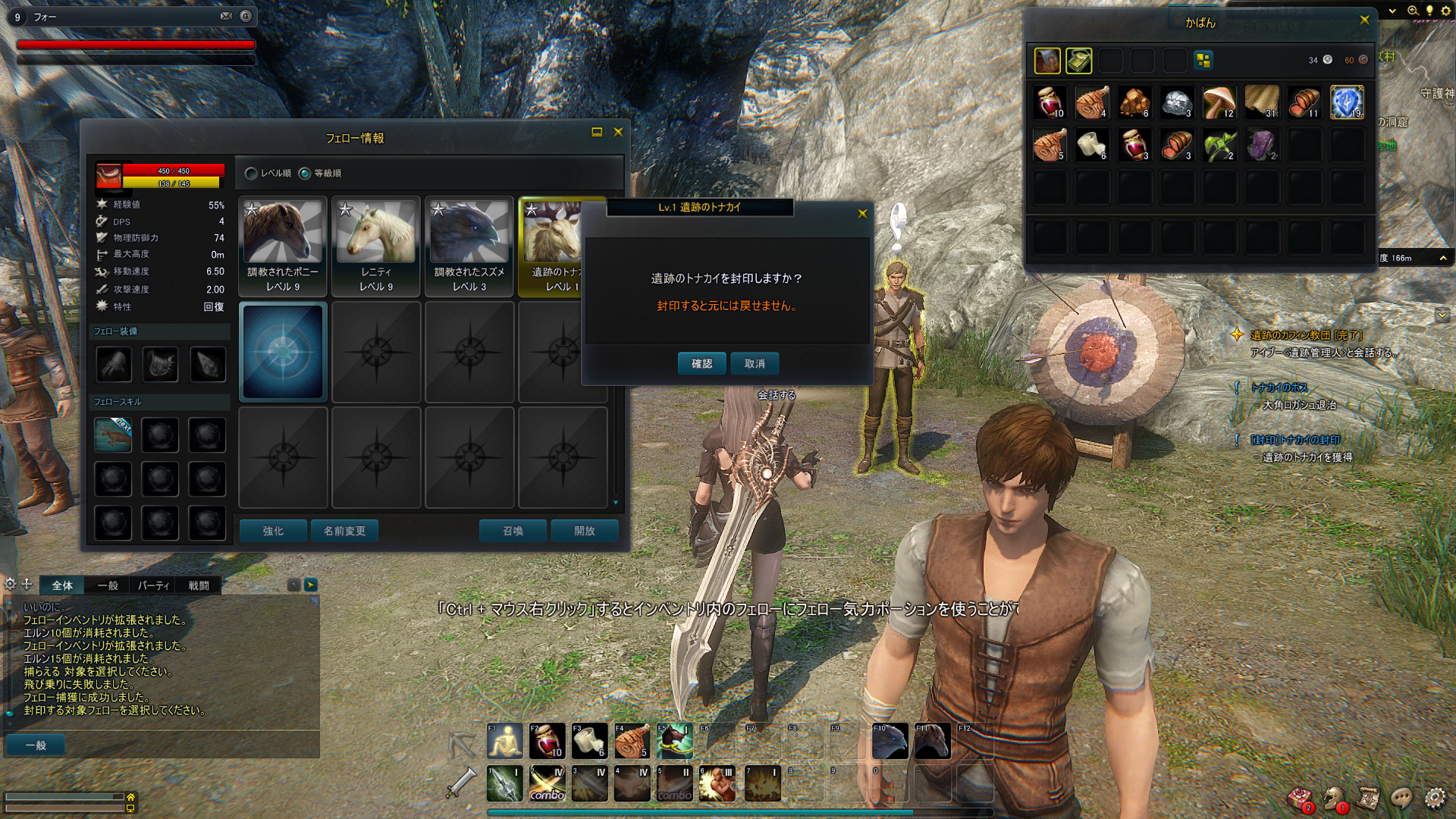Select the レベル順 sort option
Image resolution: width=1456 pixels, height=819 pixels.
[252, 174]
